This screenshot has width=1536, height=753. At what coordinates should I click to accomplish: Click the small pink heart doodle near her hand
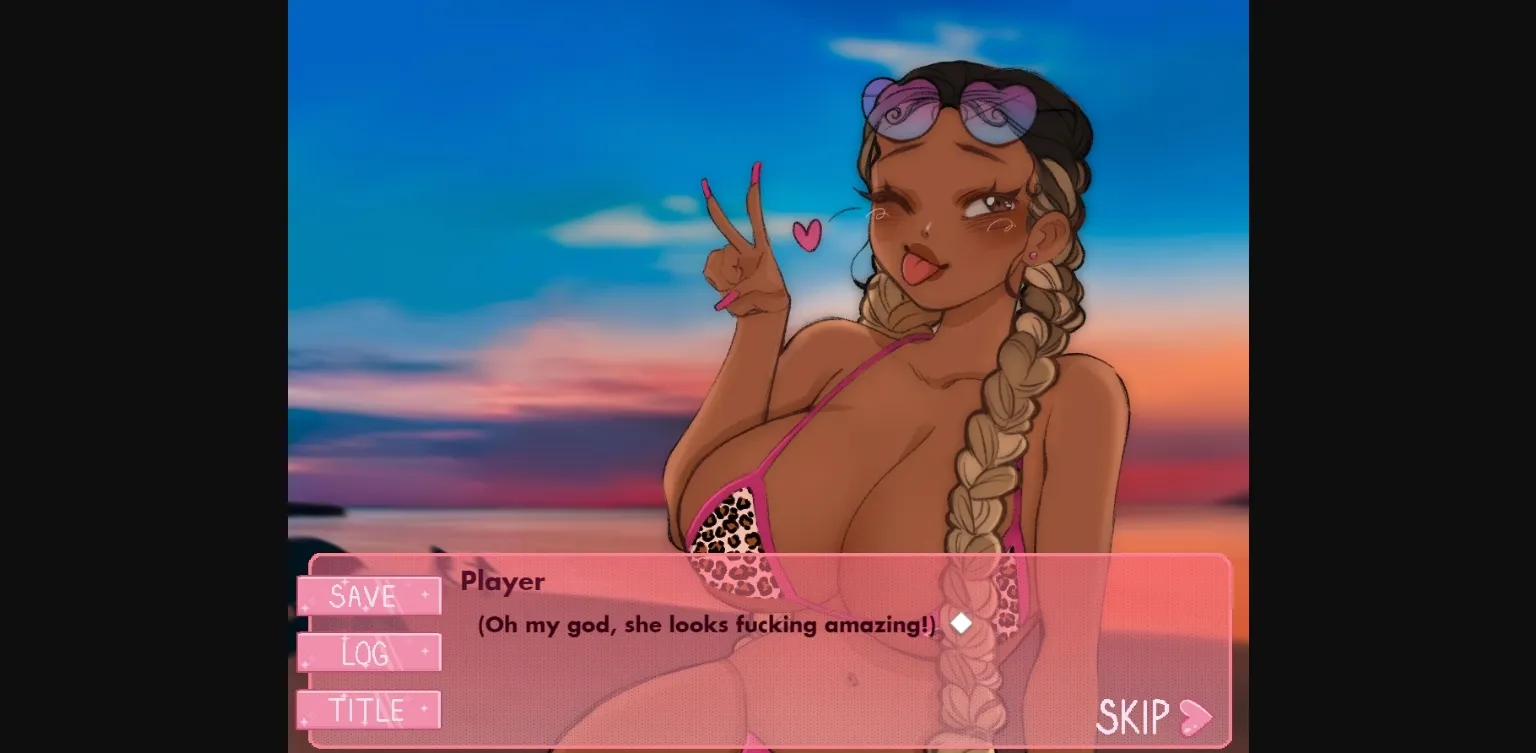[808, 237]
